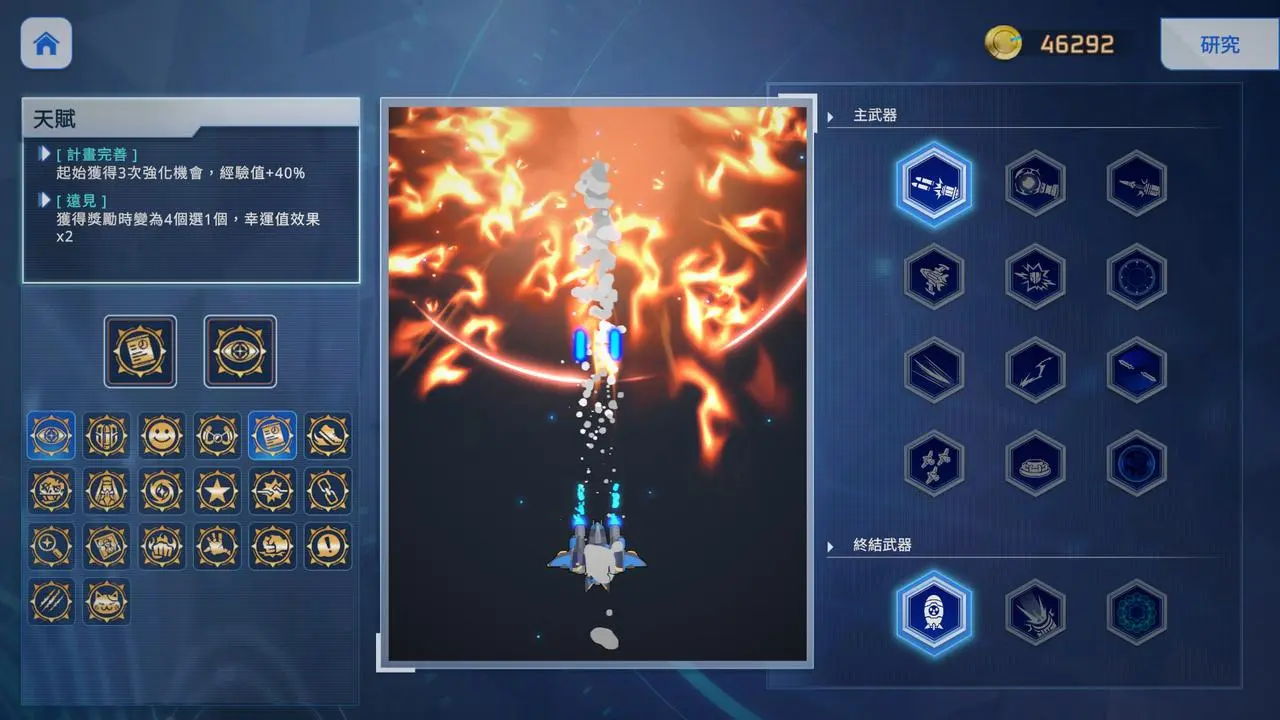Click the large equipped document talent slot
The height and width of the screenshot is (720, 1280).
[140, 351]
